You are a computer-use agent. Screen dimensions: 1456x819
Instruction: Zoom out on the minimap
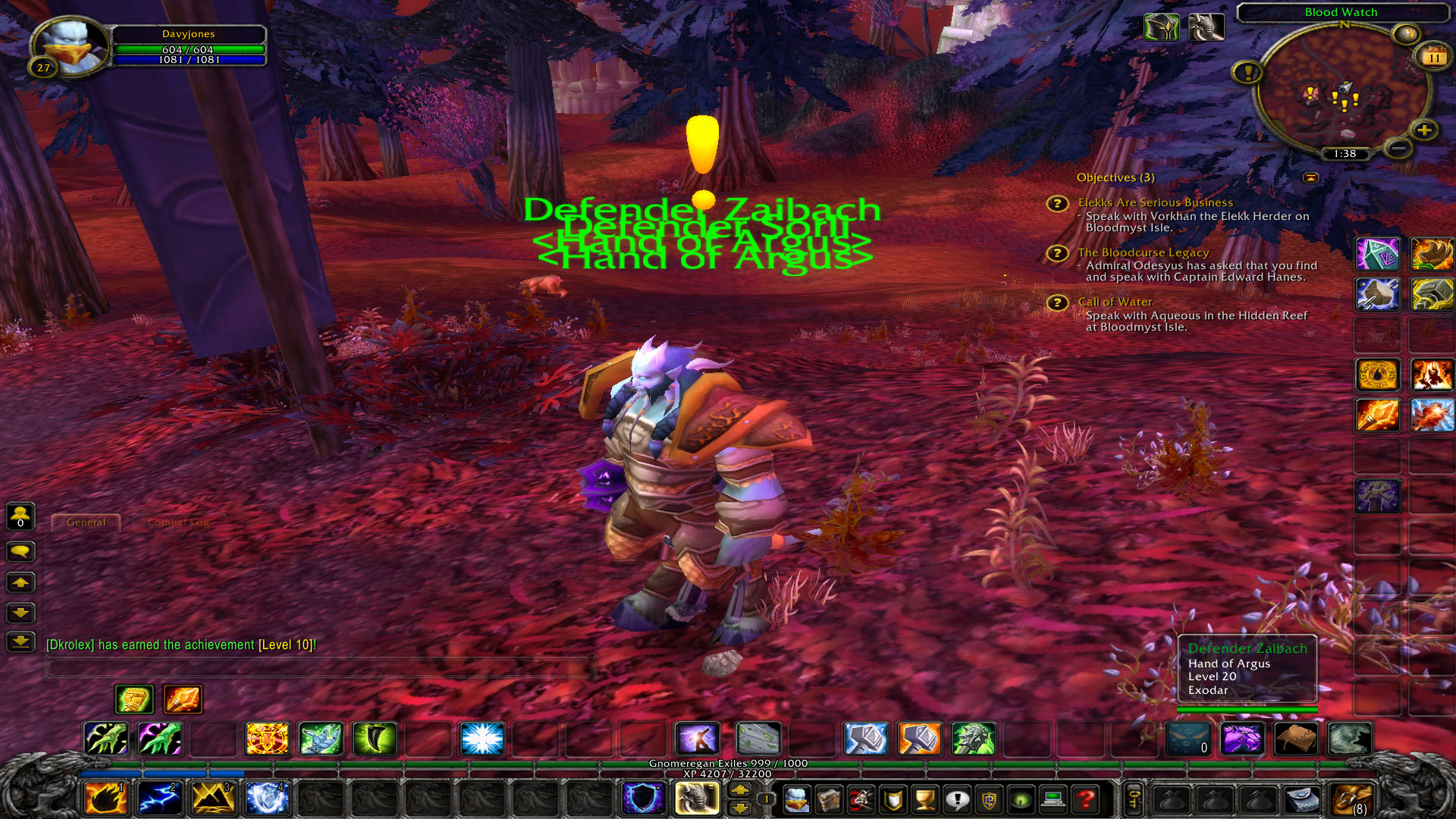point(1398,147)
